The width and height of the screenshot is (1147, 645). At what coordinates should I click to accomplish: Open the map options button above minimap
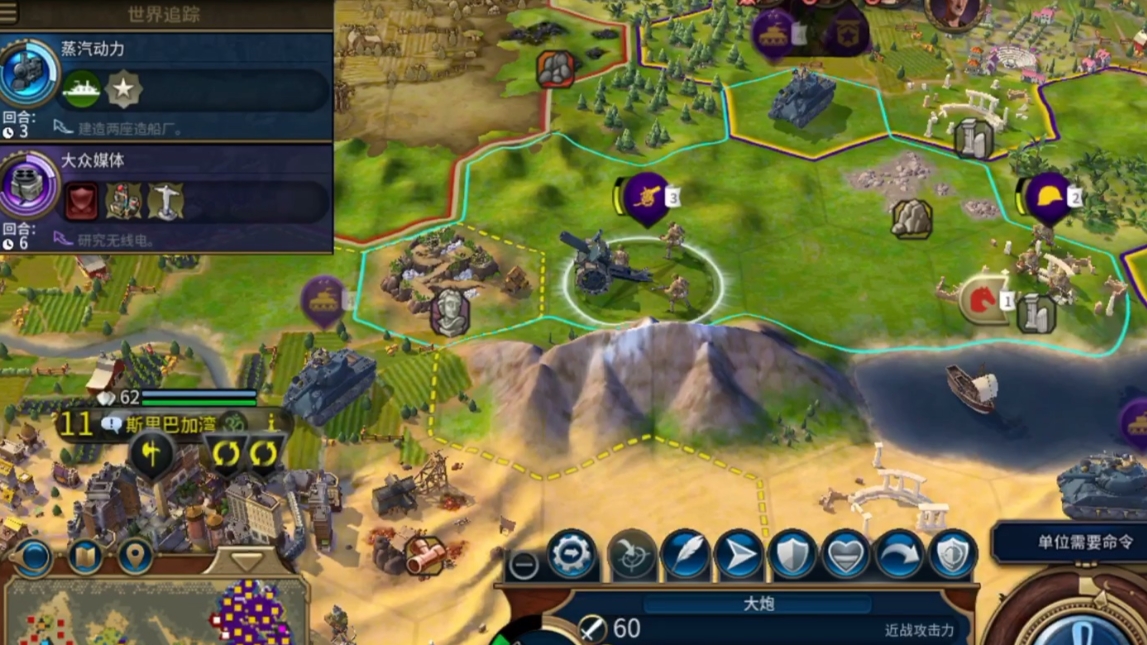tap(85, 555)
